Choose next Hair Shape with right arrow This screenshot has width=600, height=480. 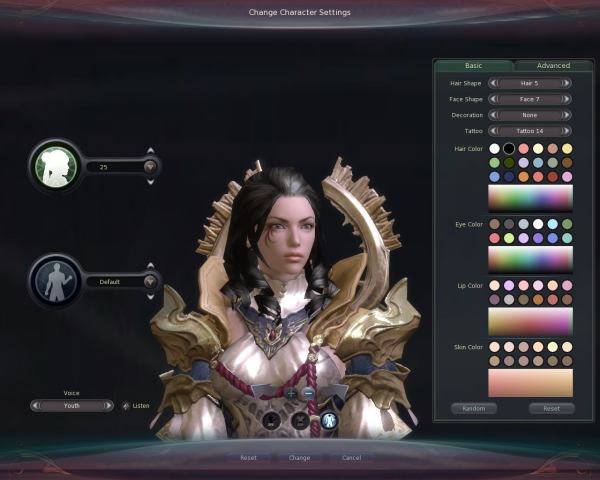(x=567, y=84)
